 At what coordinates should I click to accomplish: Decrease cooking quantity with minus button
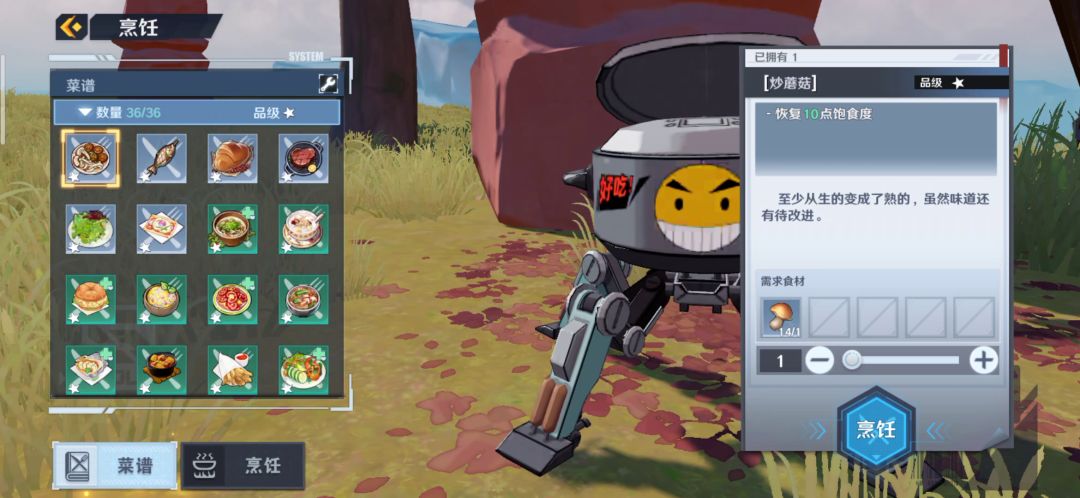point(820,360)
